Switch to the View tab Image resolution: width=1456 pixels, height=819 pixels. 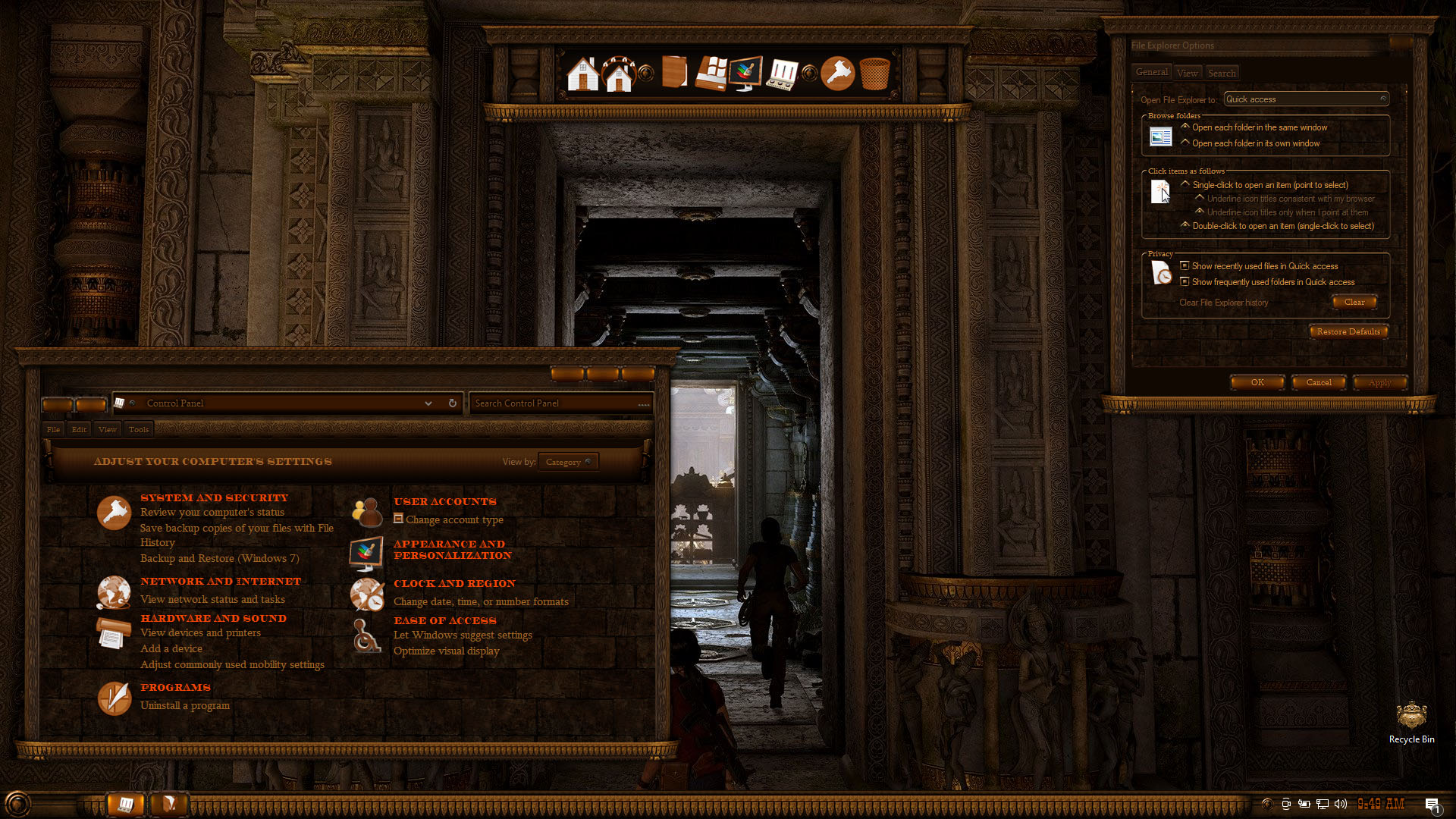pos(1187,74)
